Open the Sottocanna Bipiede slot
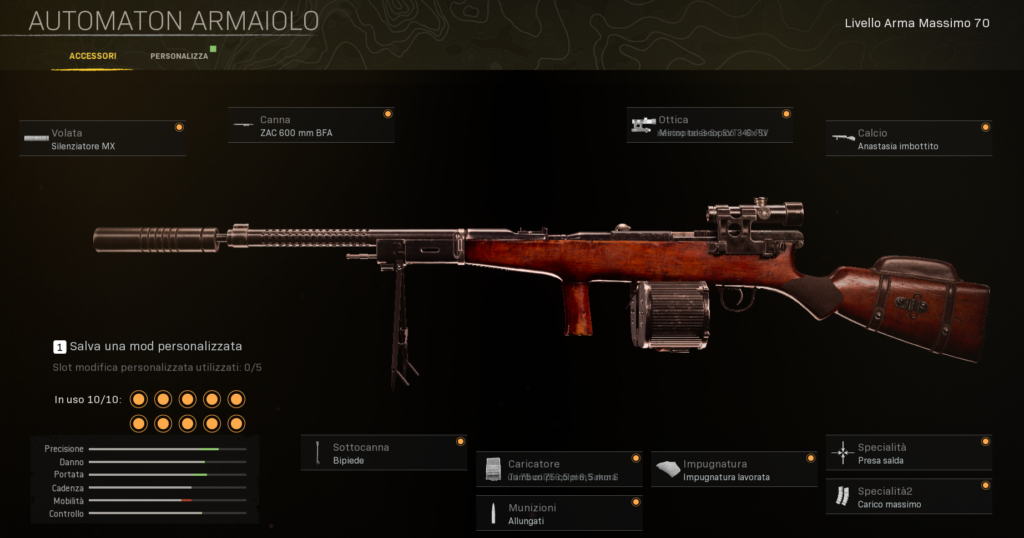Screen dimensions: 1024x538 point(384,453)
